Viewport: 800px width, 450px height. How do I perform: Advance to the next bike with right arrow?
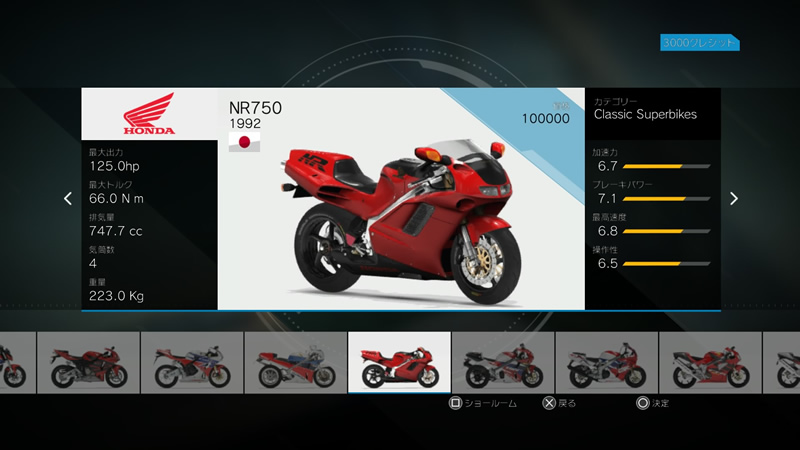(733, 198)
